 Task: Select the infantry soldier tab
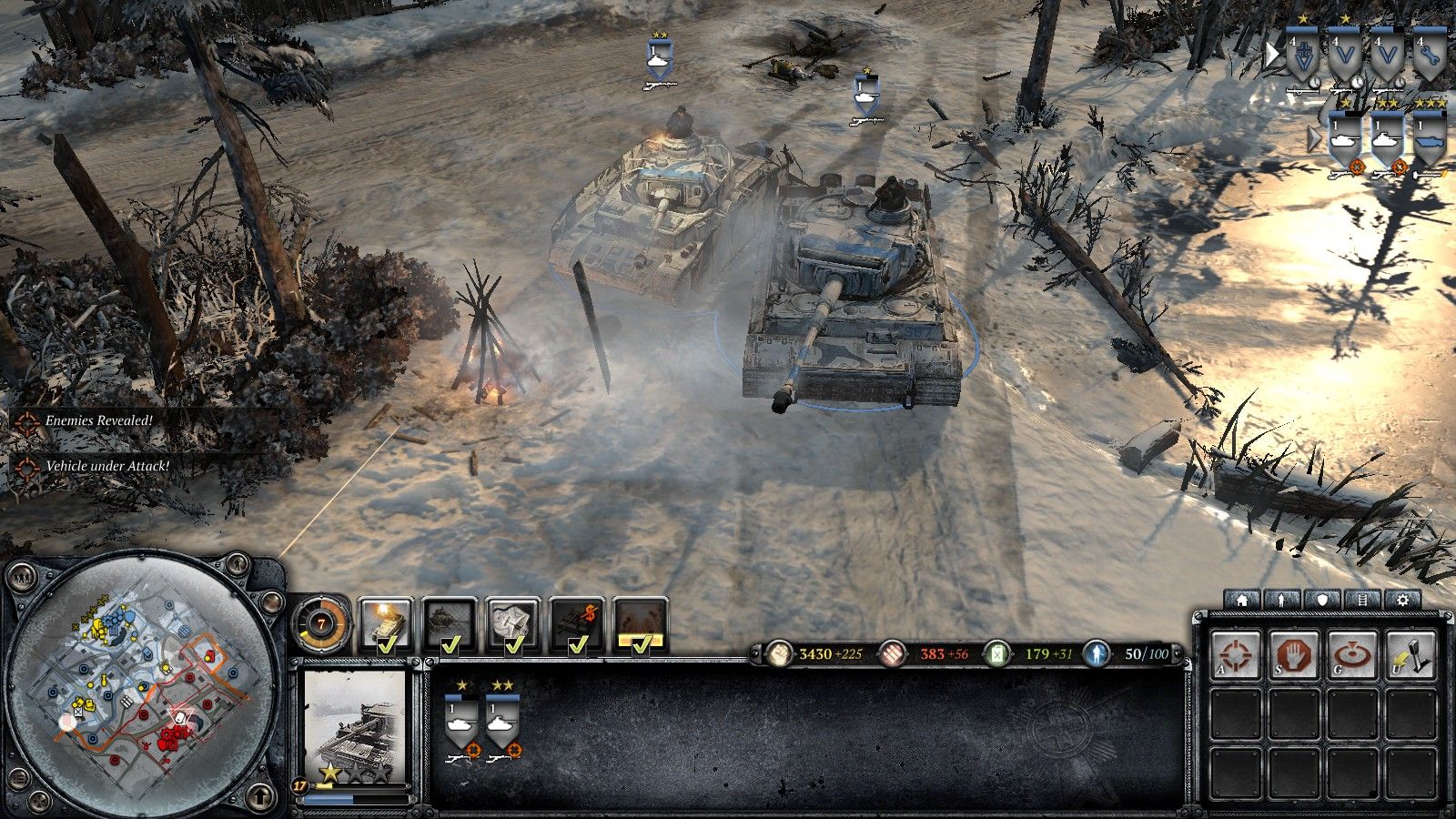[x=1282, y=600]
